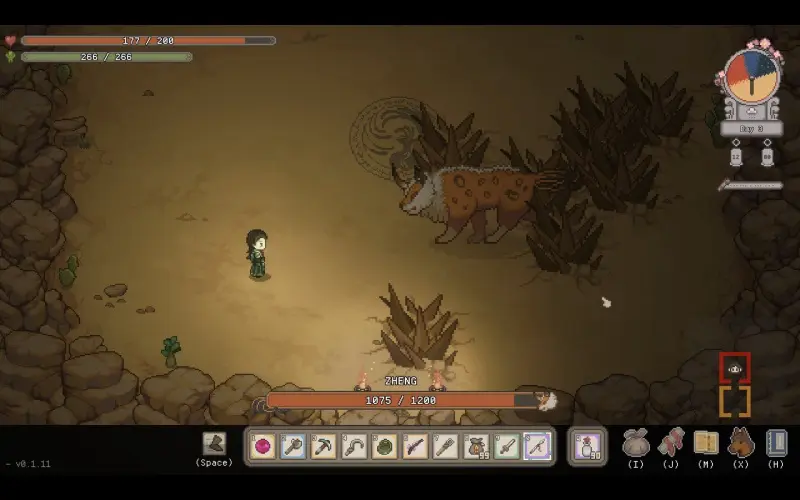
Task: Click the boot action icon above Space
Action: point(214,443)
